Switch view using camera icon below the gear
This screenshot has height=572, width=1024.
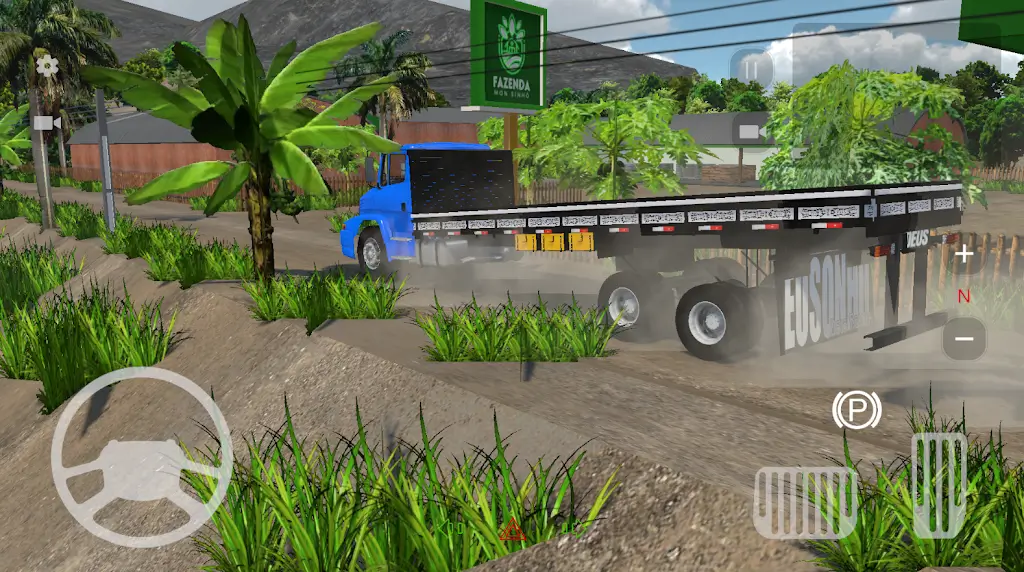tap(46, 122)
